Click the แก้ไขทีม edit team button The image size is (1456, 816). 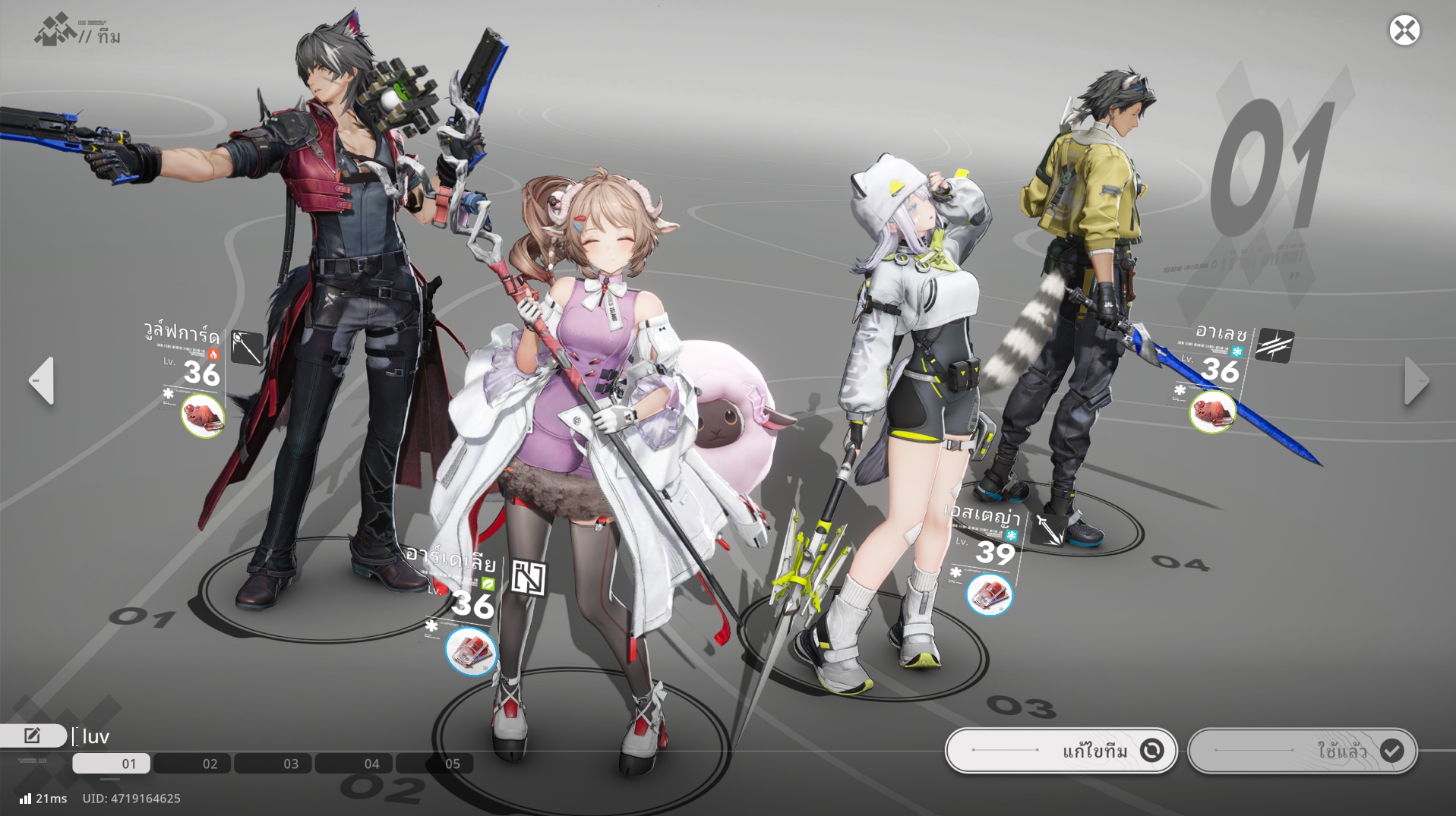pos(1061,751)
